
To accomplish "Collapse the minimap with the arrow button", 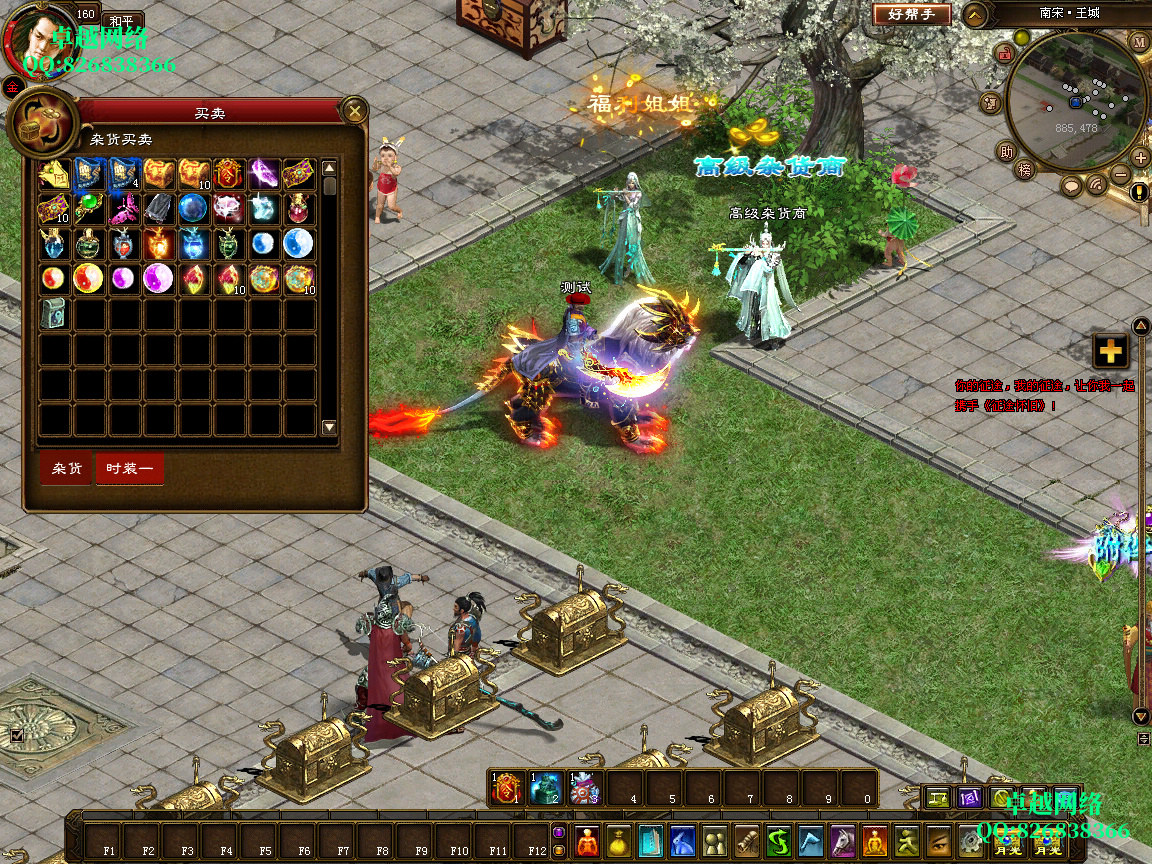I will pyautogui.click(x=975, y=15).
